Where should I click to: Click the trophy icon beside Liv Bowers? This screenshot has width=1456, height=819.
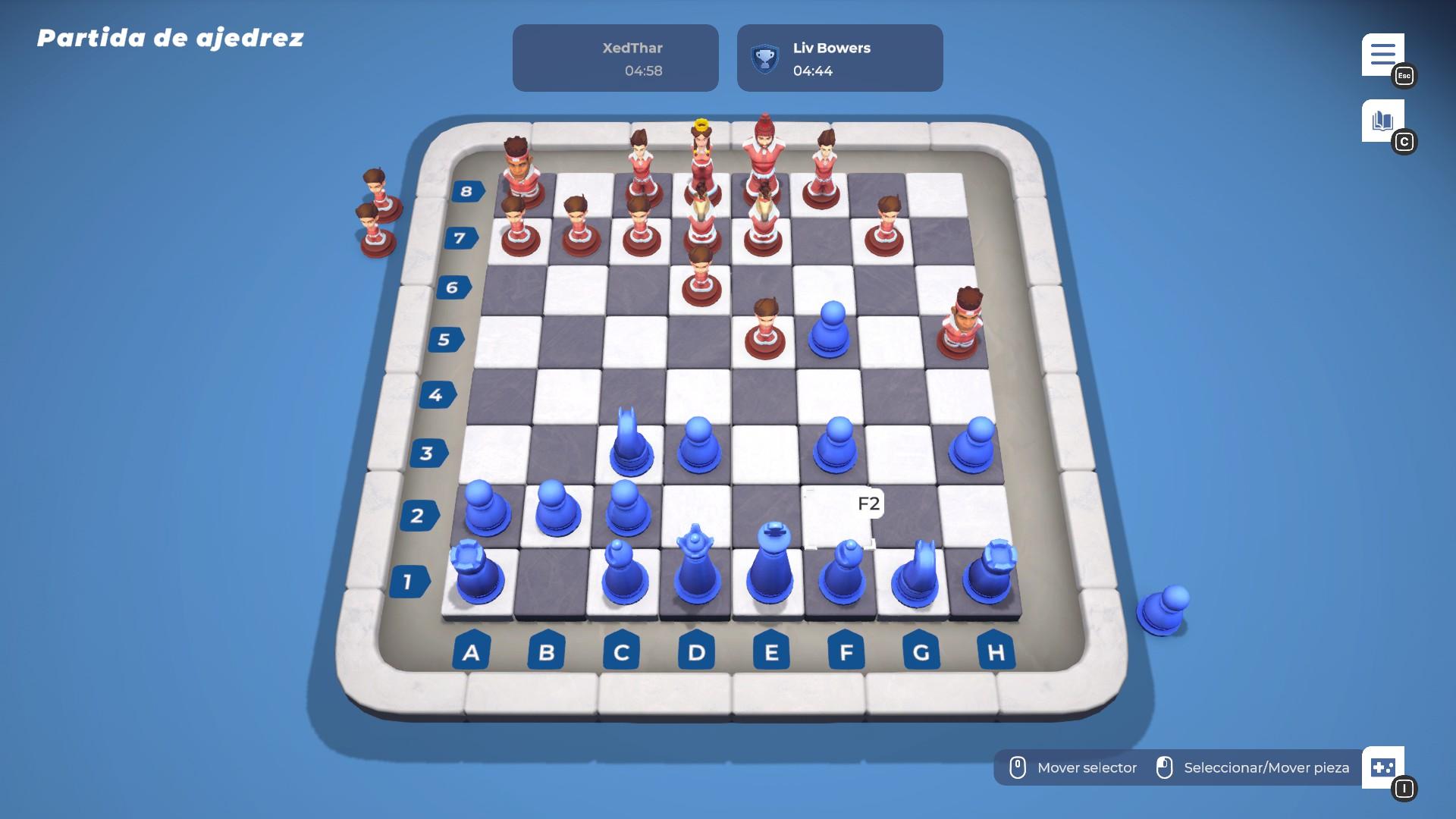(764, 57)
